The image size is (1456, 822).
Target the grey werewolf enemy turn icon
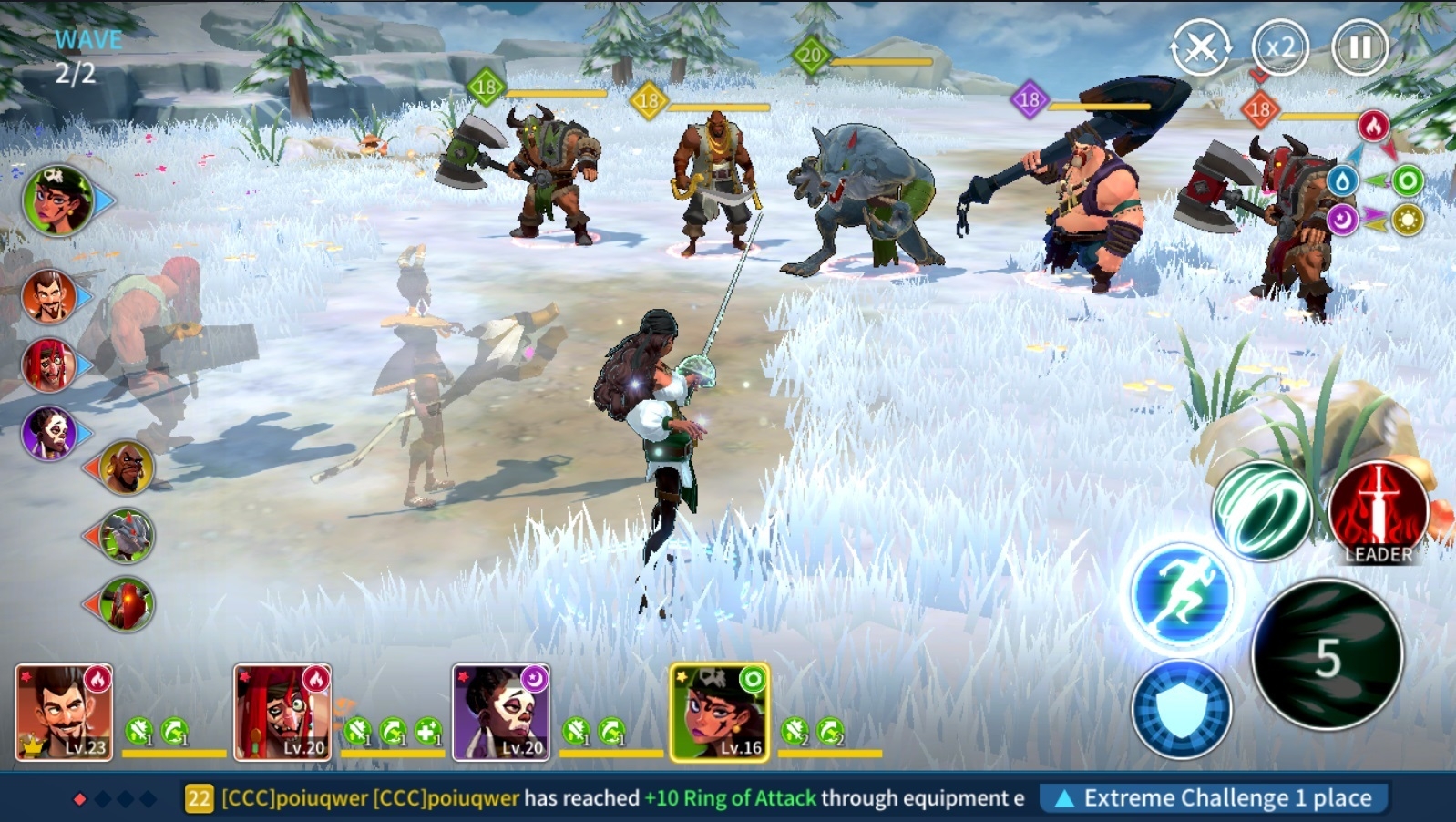[127, 535]
